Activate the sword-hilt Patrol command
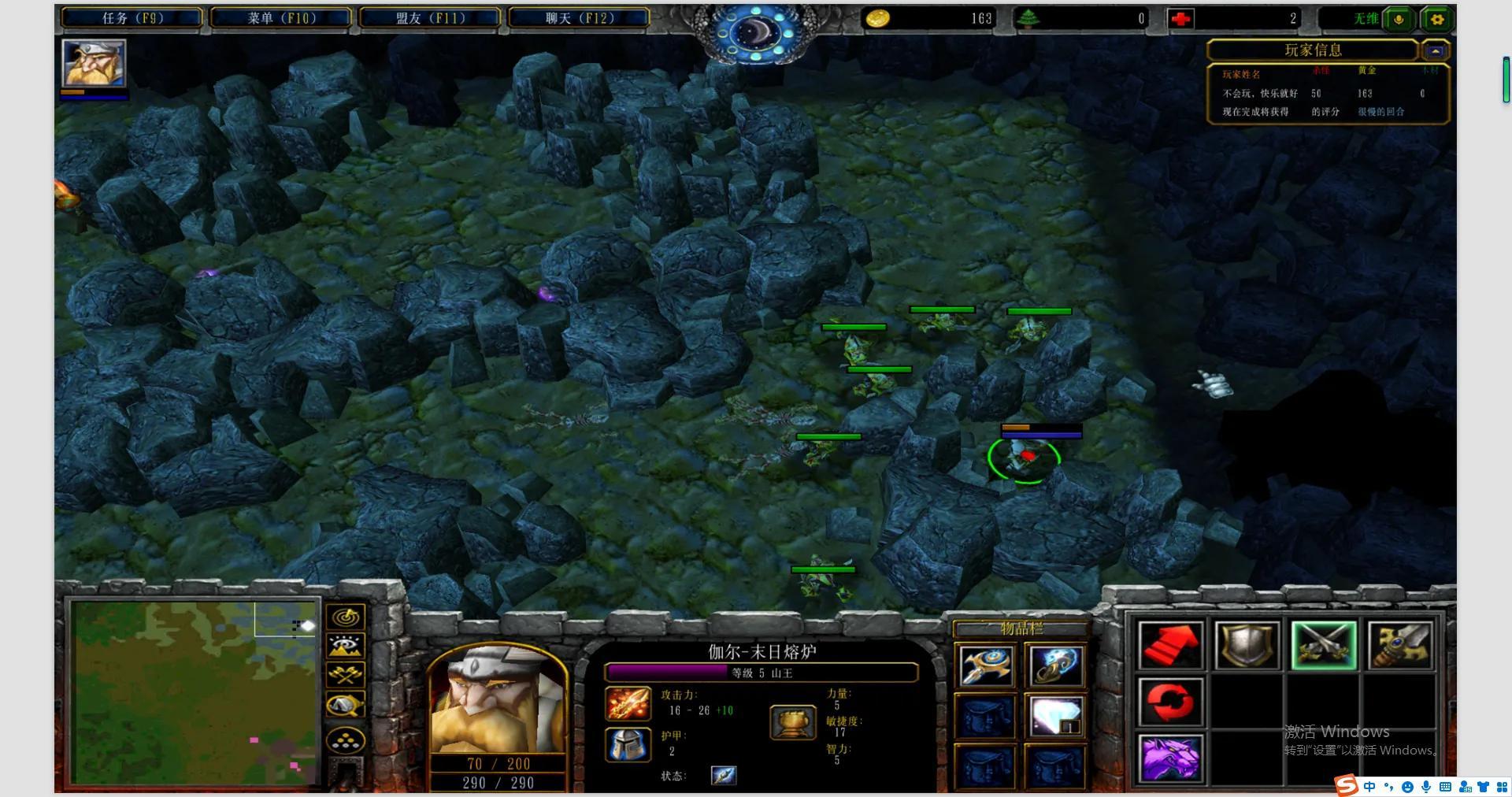 click(x=1399, y=646)
